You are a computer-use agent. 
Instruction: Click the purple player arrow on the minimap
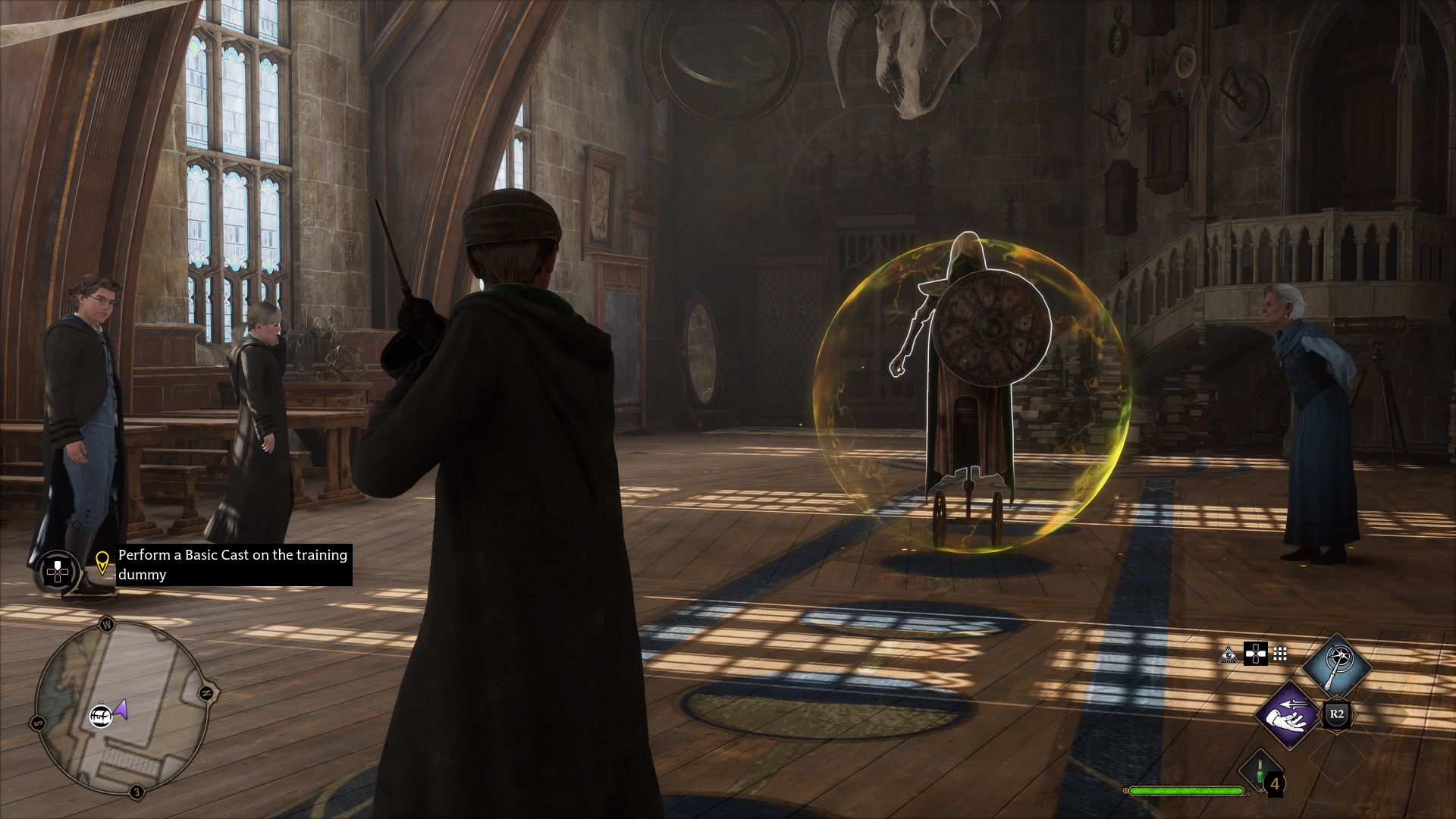[x=120, y=711]
